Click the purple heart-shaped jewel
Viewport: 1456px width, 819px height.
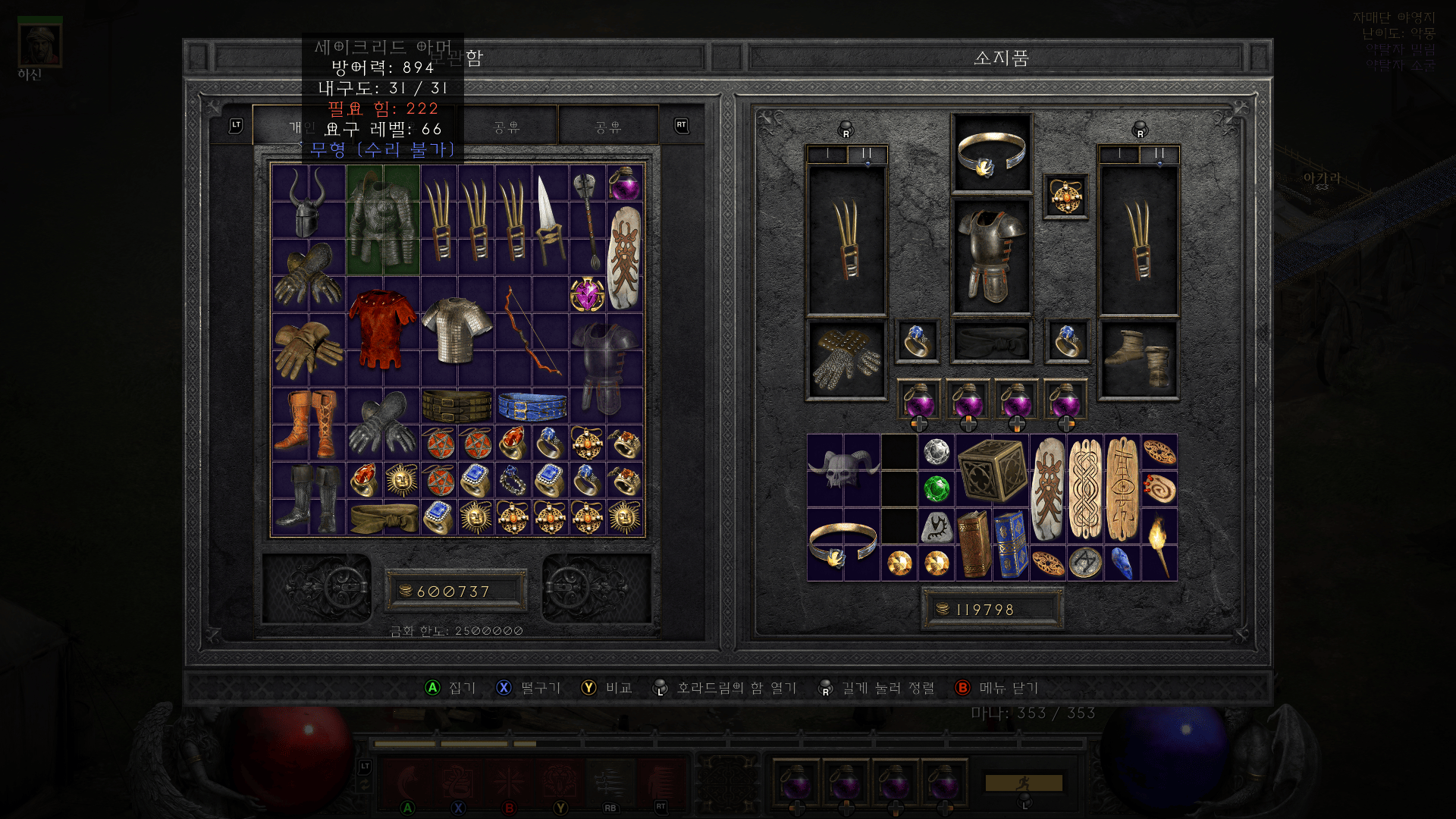[587, 294]
